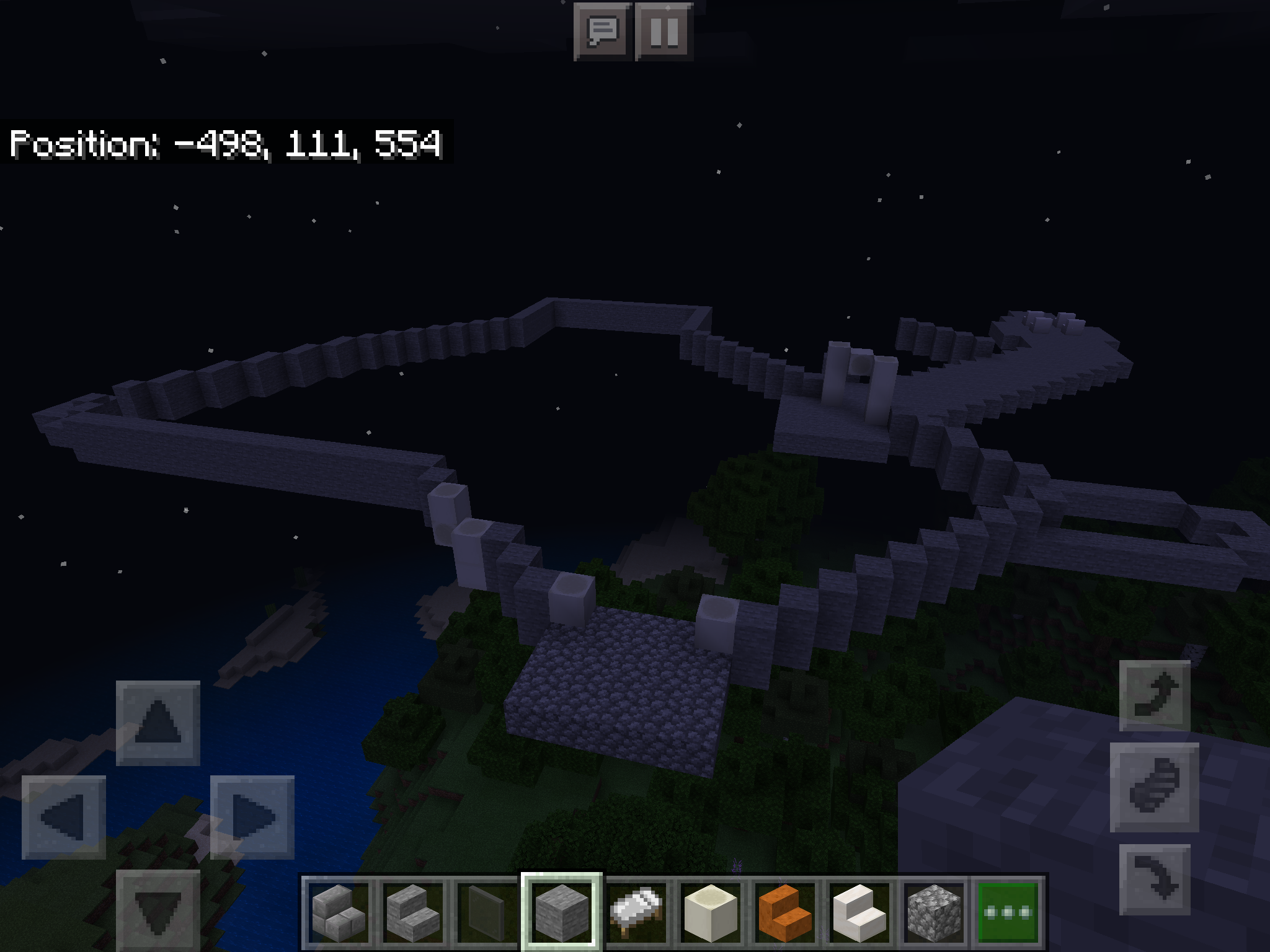Tap the move left arrow
The image size is (1270, 952).
64,817
